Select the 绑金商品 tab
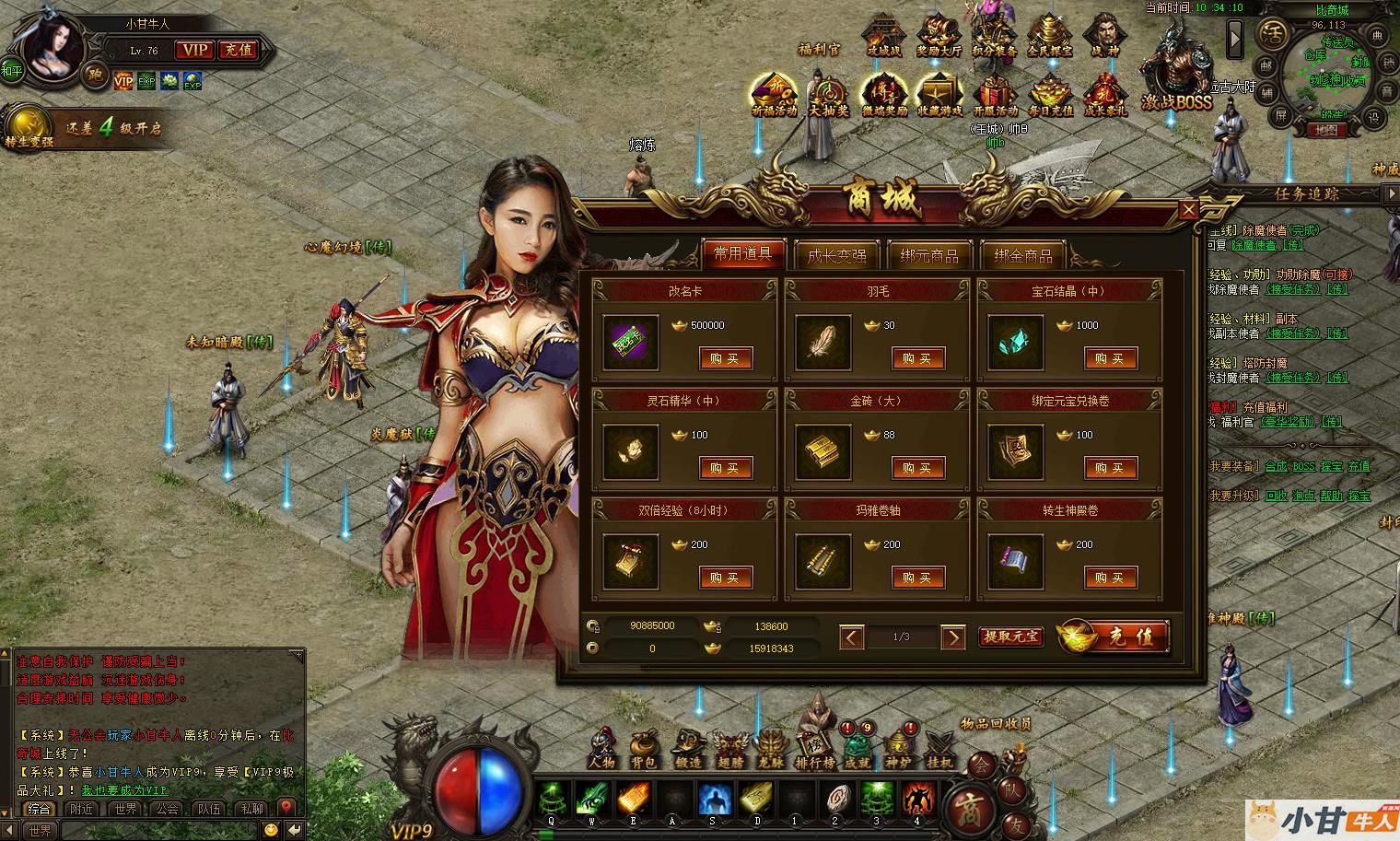The width and height of the screenshot is (1400, 841). pos(1022,255)
